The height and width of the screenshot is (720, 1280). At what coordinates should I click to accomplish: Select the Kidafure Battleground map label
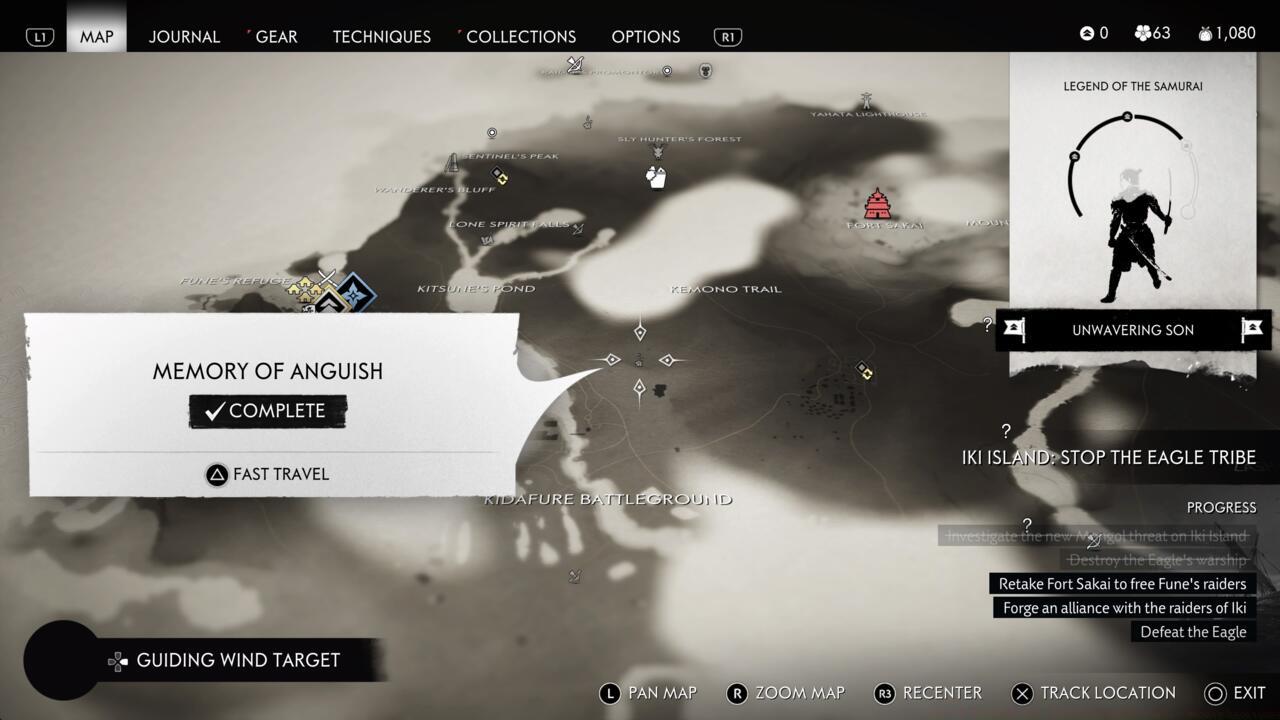point(608,499)
